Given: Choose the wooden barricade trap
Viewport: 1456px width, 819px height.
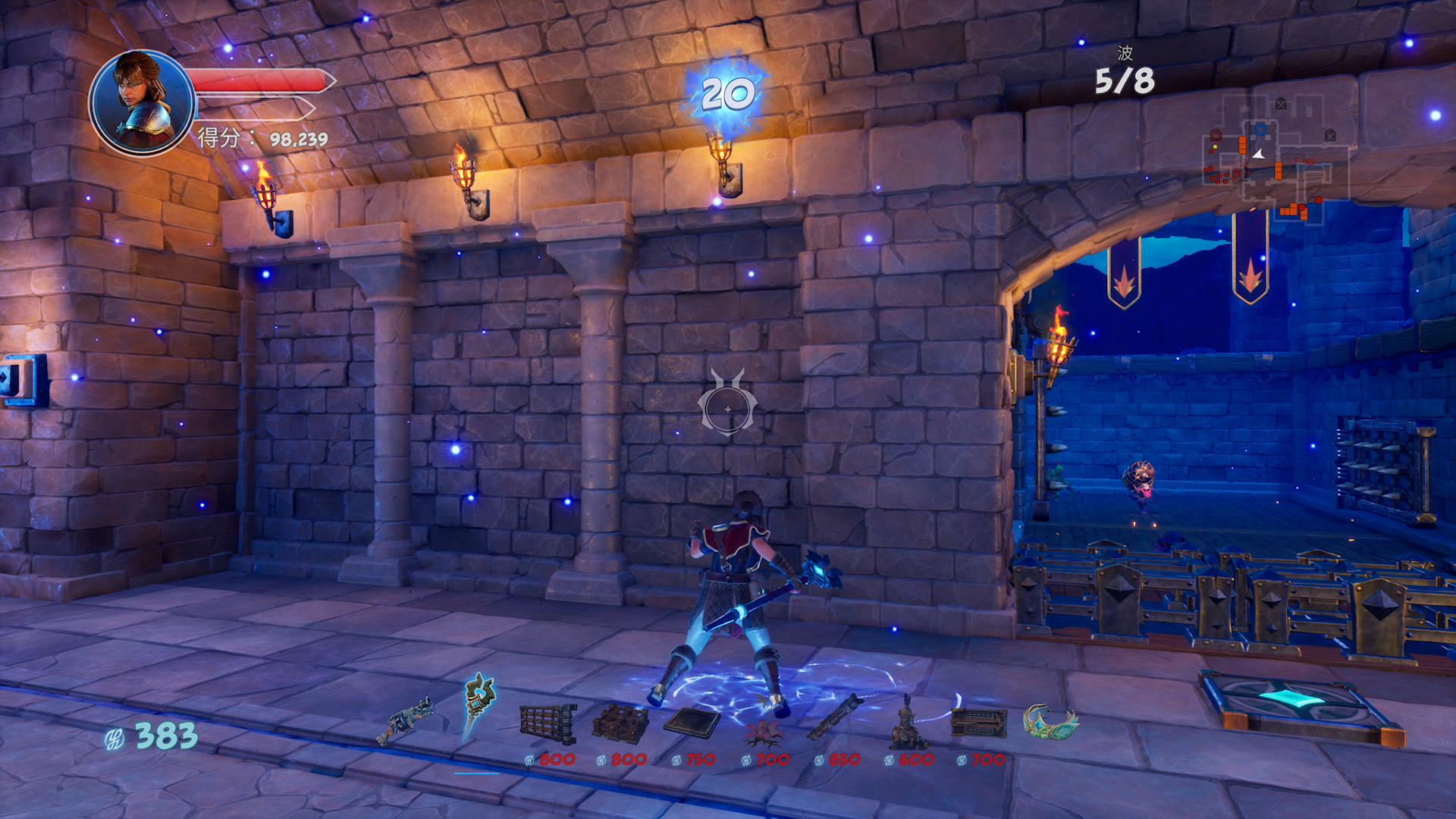Looking at the screenshot, I should point(620,723).
